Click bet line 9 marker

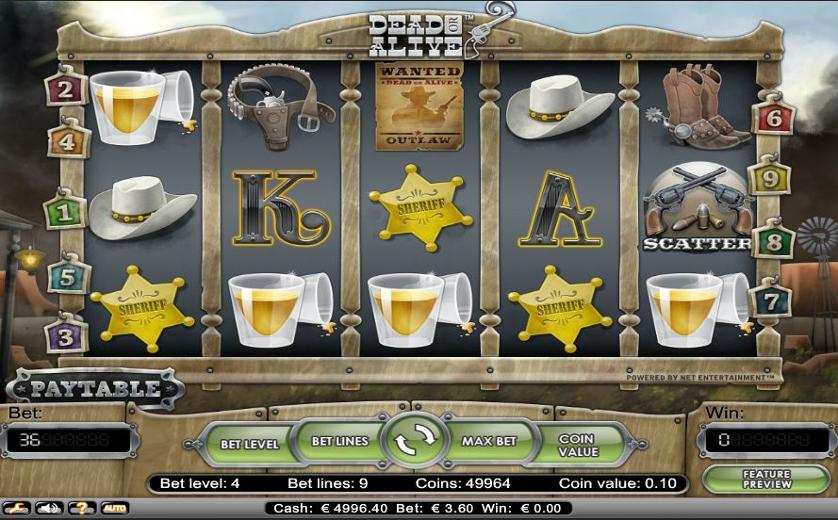click(x=770, y=179)
